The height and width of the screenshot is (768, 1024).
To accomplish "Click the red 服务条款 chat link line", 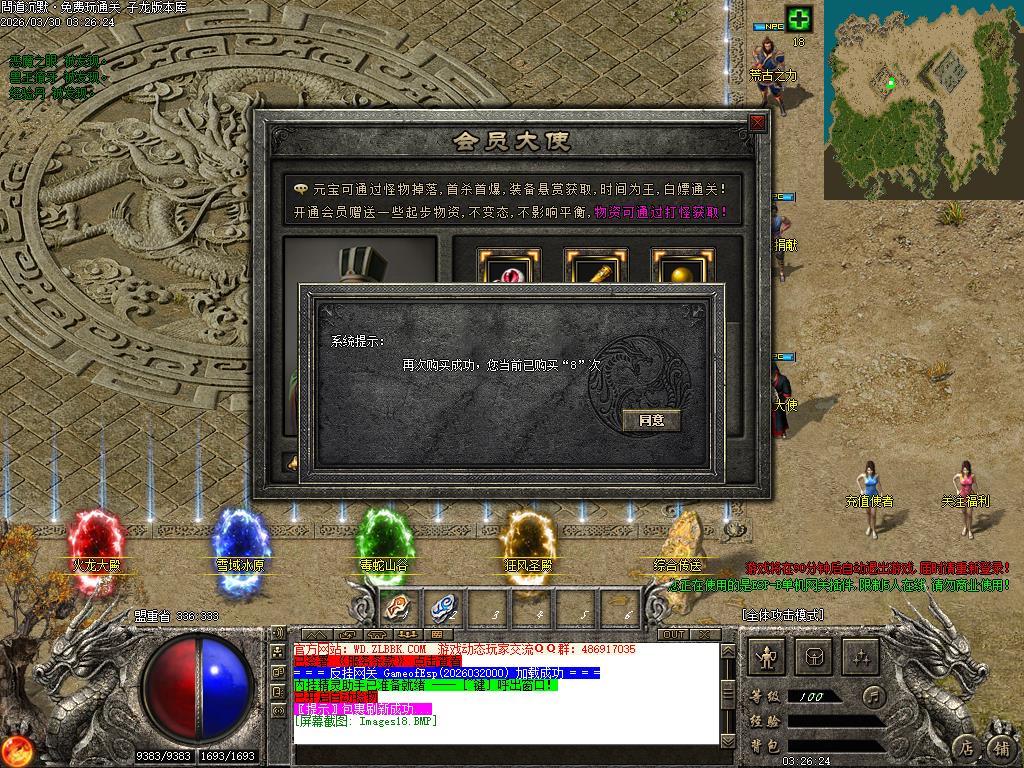I will click(378, 662).
